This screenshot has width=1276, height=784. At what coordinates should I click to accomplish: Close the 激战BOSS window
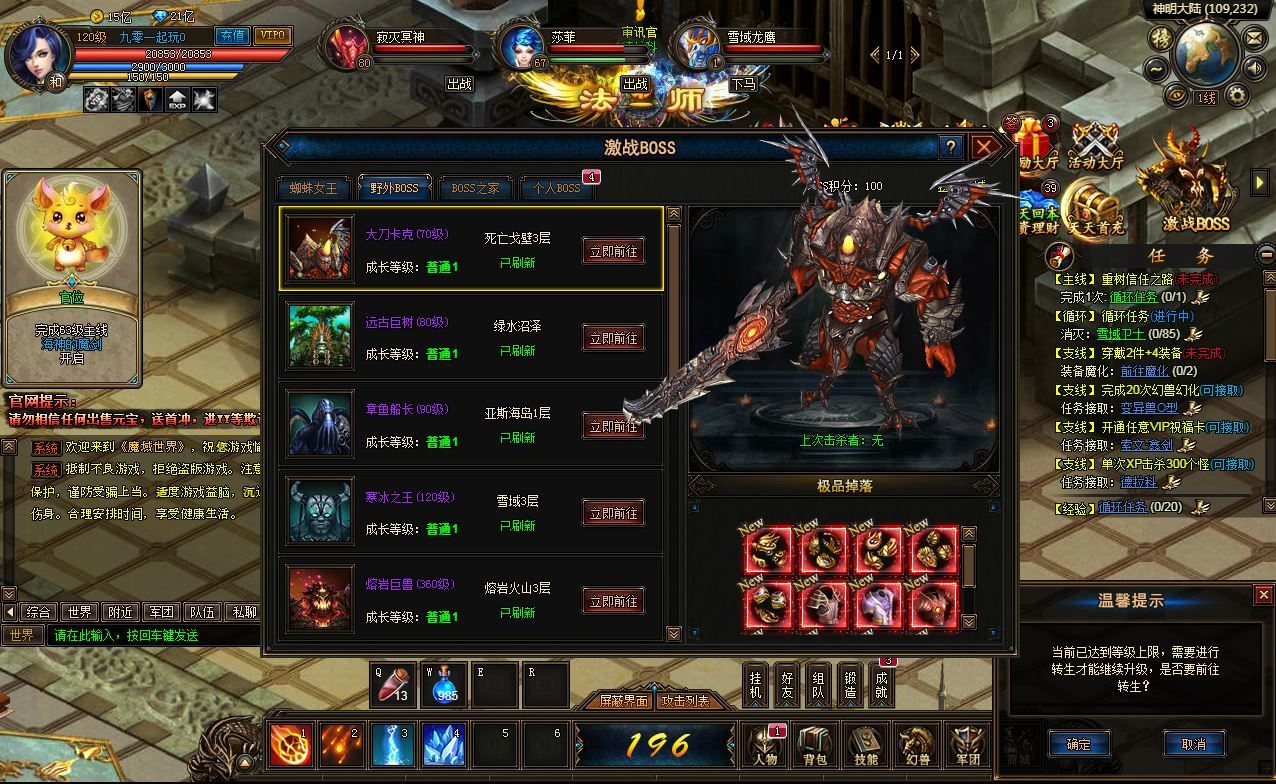[x=986, y=148]
